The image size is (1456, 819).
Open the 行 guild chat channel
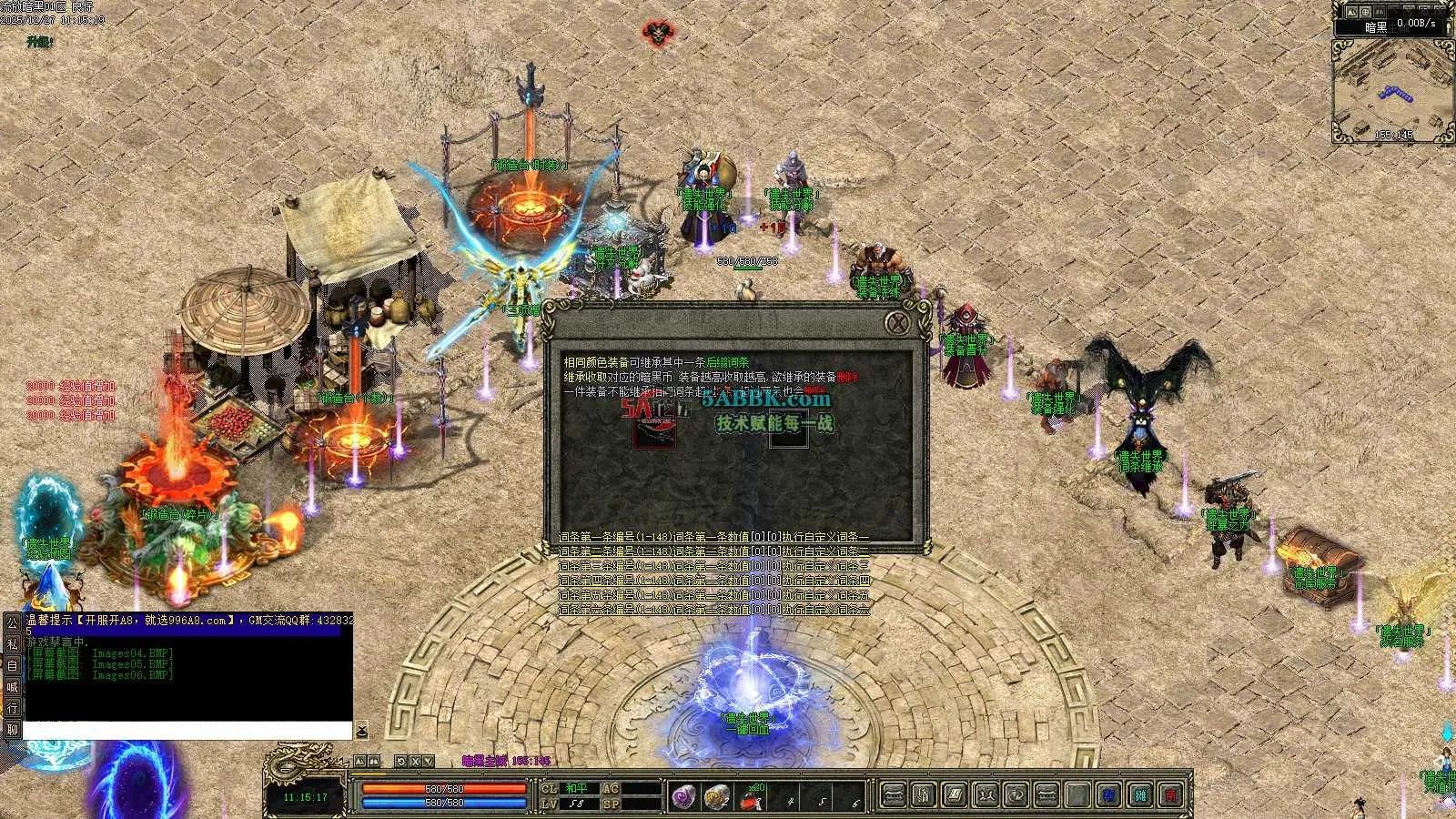coord(12,708)
